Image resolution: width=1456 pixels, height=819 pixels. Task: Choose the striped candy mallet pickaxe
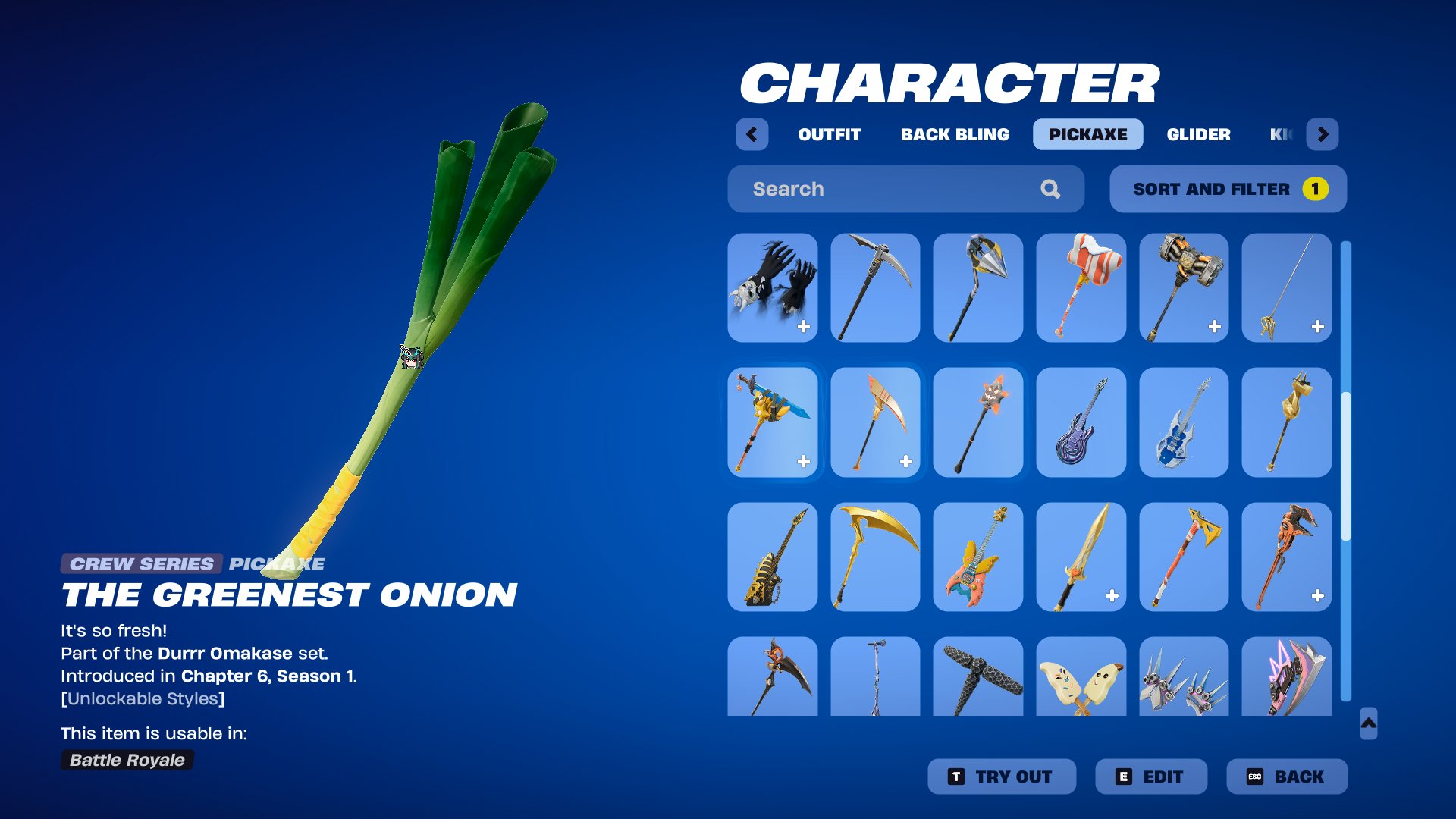coord(1081,287)
